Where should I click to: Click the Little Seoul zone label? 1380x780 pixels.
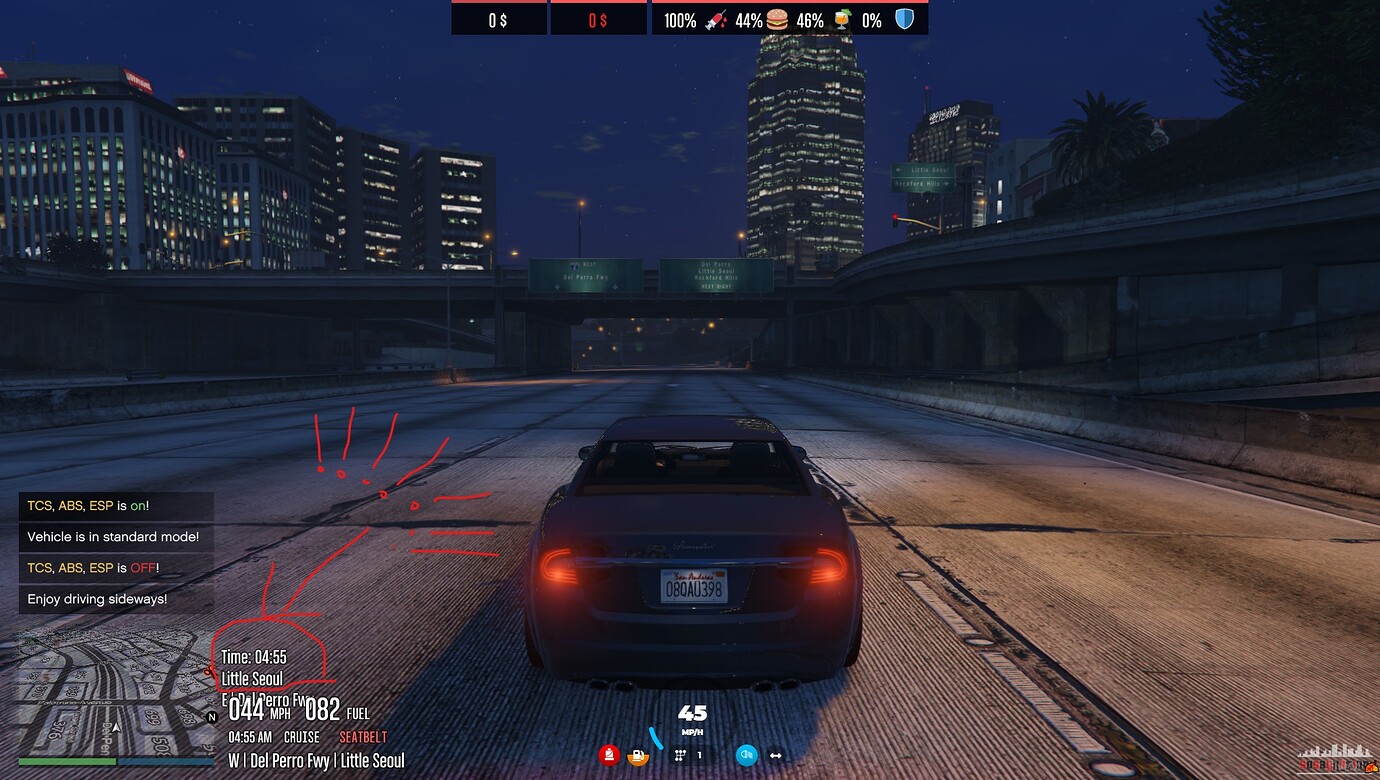coord(252,678)
